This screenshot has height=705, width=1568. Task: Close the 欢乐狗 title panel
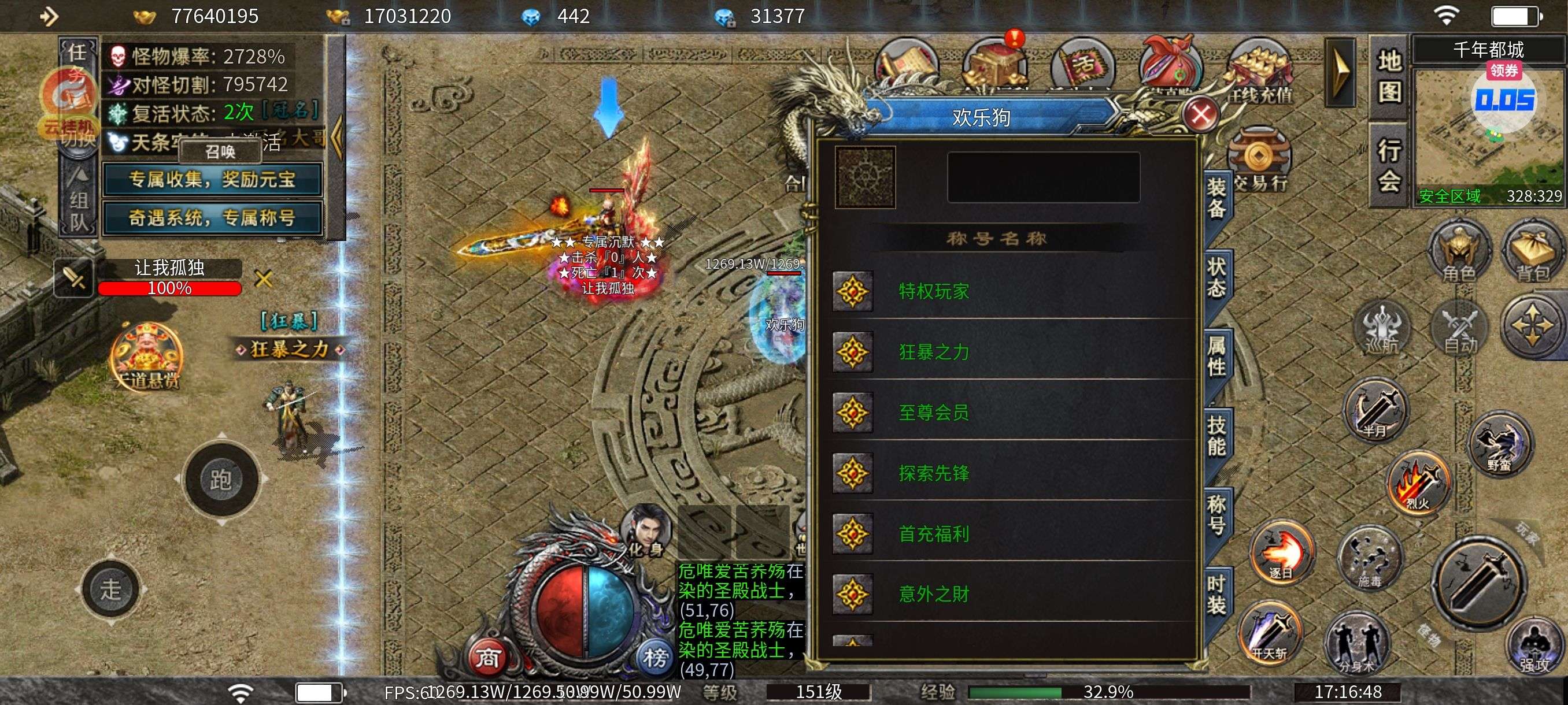point(1200,115)
